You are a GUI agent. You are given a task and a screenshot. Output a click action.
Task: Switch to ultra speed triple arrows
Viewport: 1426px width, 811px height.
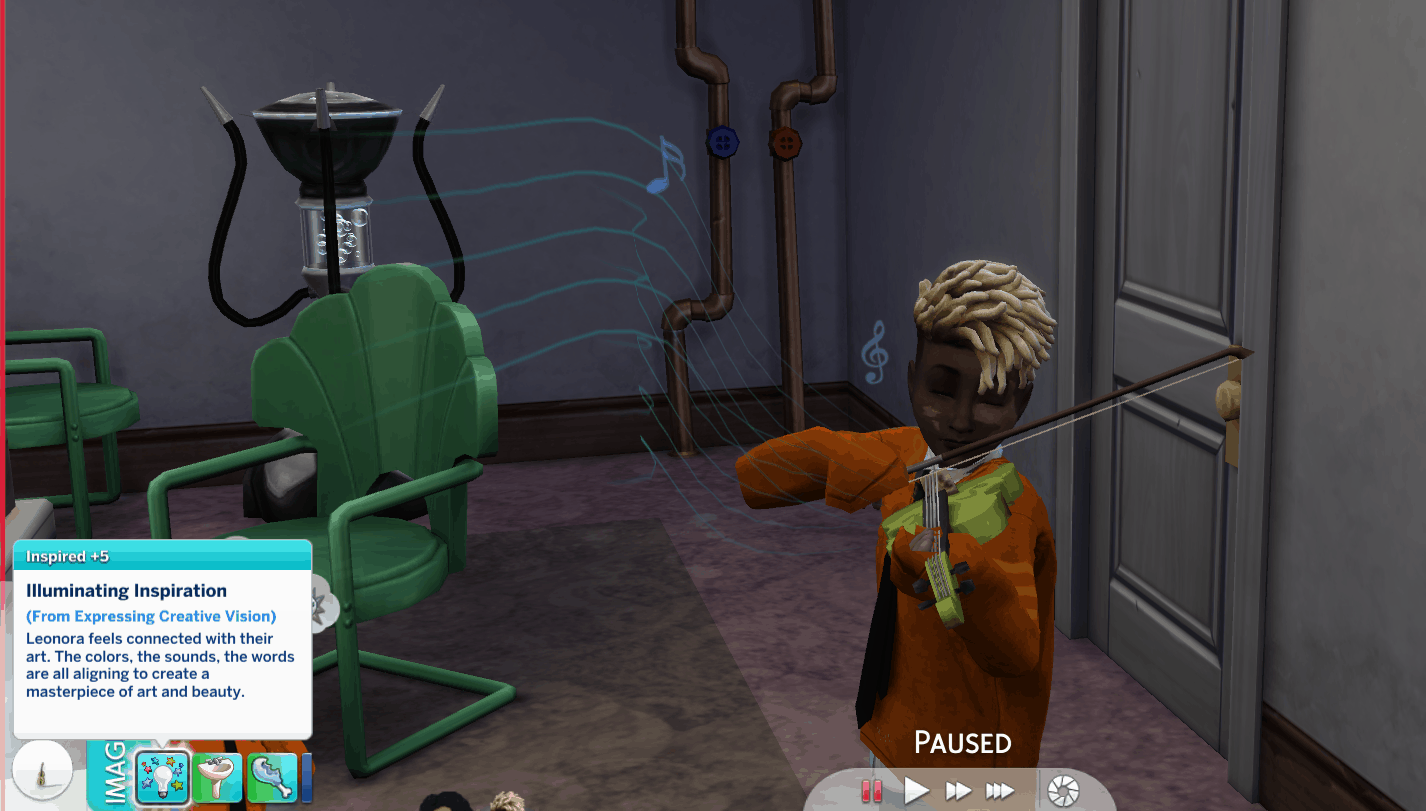pyautogui.click(x=1000, y=791)
